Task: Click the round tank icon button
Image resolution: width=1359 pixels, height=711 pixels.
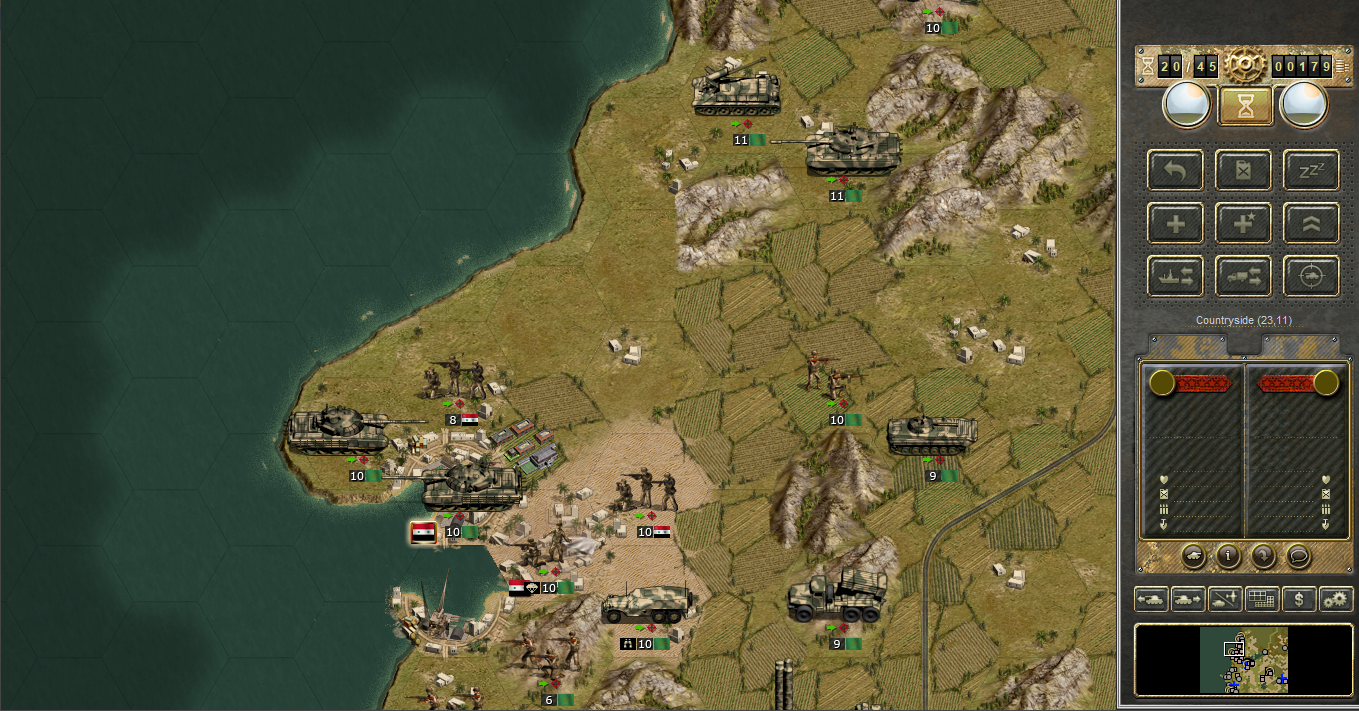Action: click(x=1193, y=555)
